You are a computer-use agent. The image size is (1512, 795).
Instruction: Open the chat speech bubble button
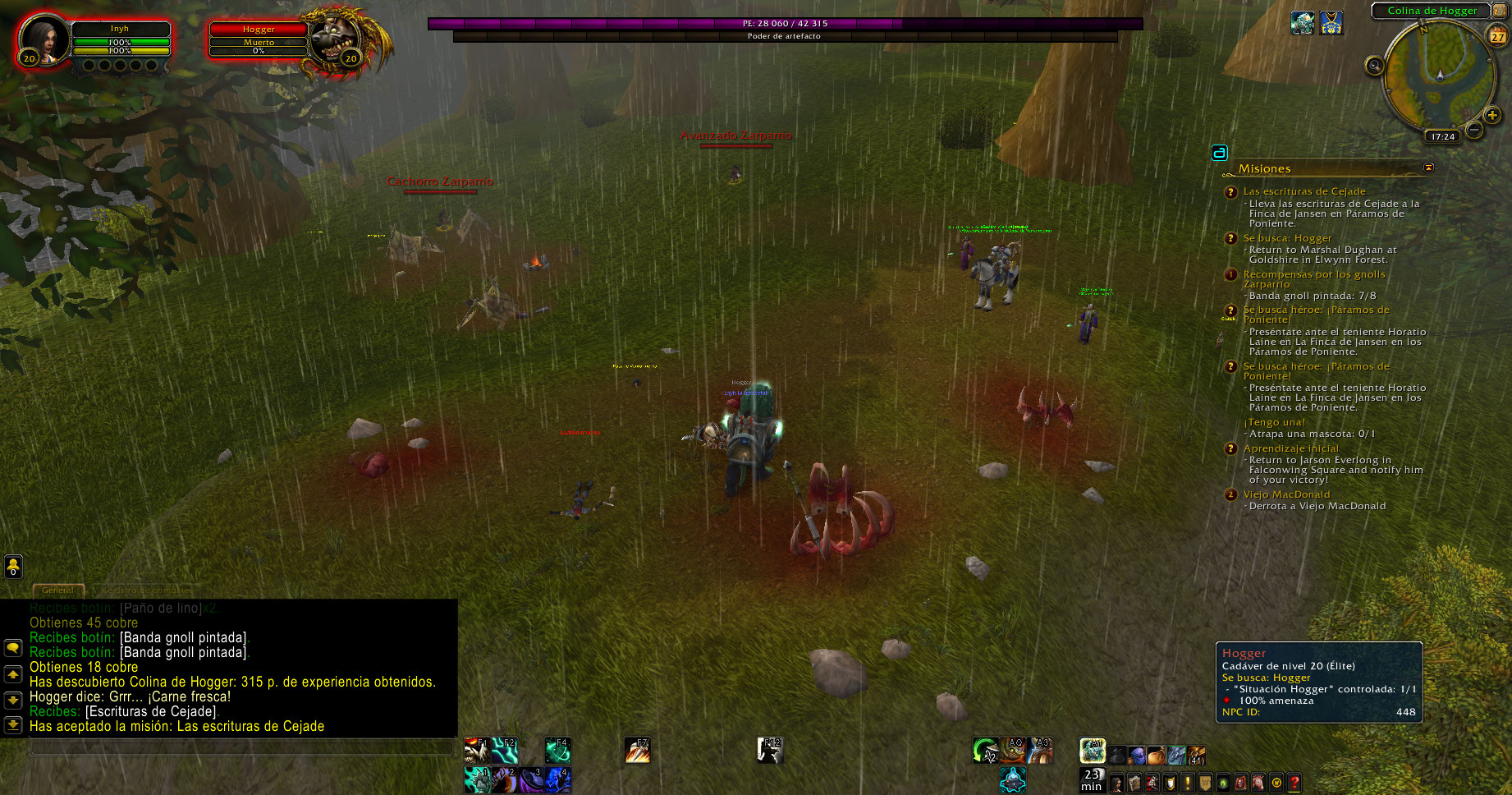pos(13,647)
